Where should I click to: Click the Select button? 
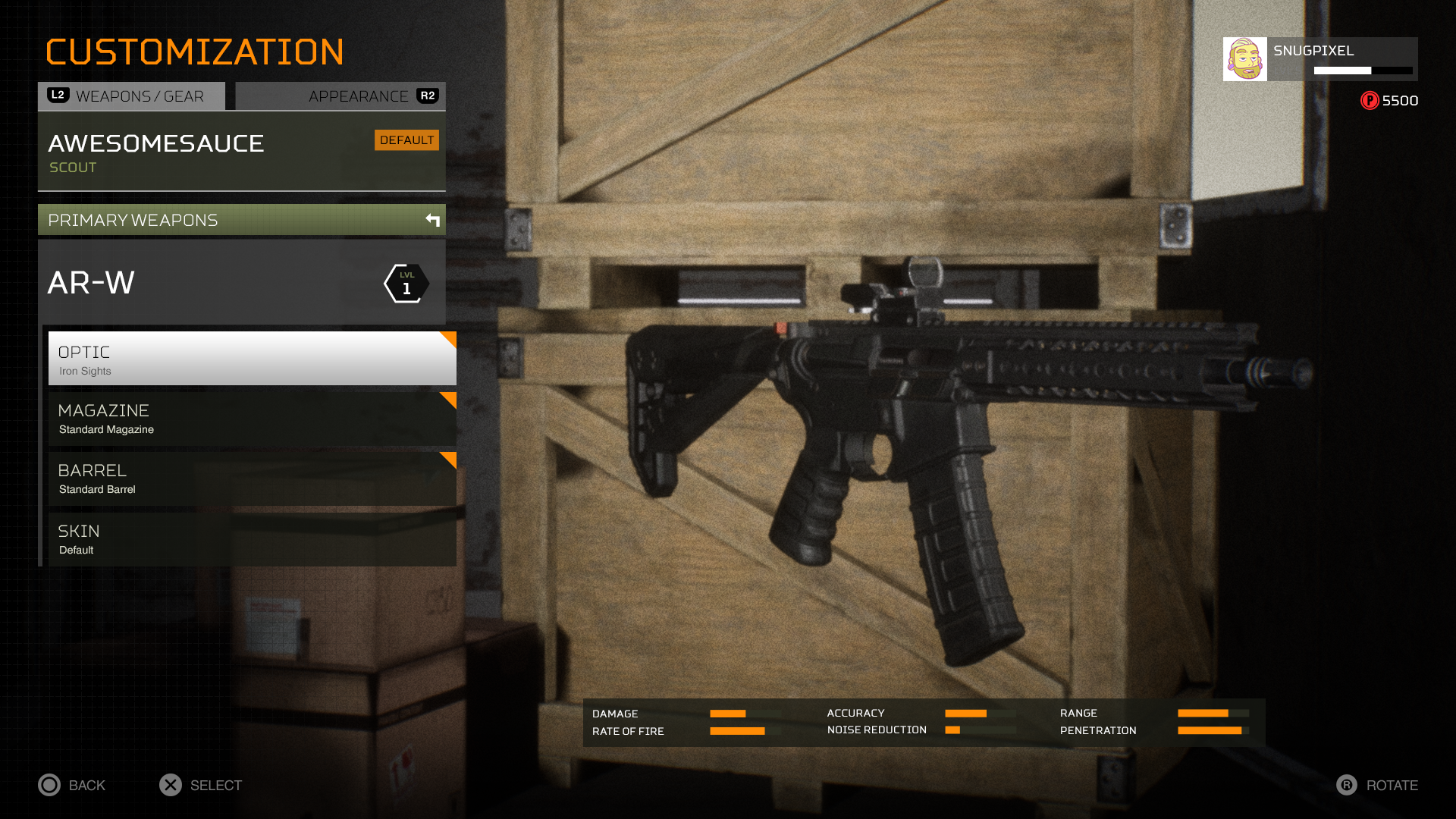201,785
